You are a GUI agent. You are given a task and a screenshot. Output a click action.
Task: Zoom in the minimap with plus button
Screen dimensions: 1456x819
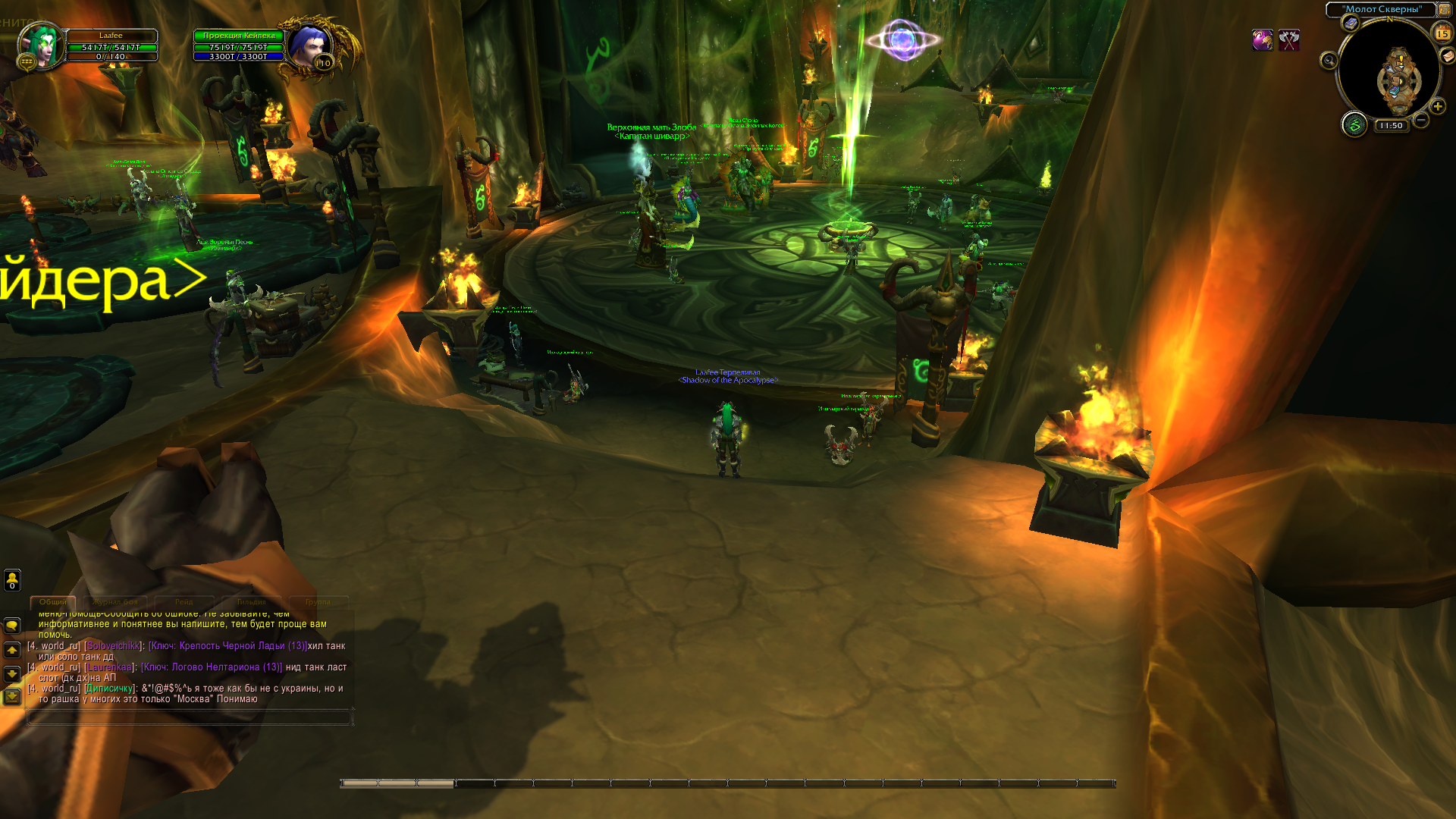click(1438, 106)
